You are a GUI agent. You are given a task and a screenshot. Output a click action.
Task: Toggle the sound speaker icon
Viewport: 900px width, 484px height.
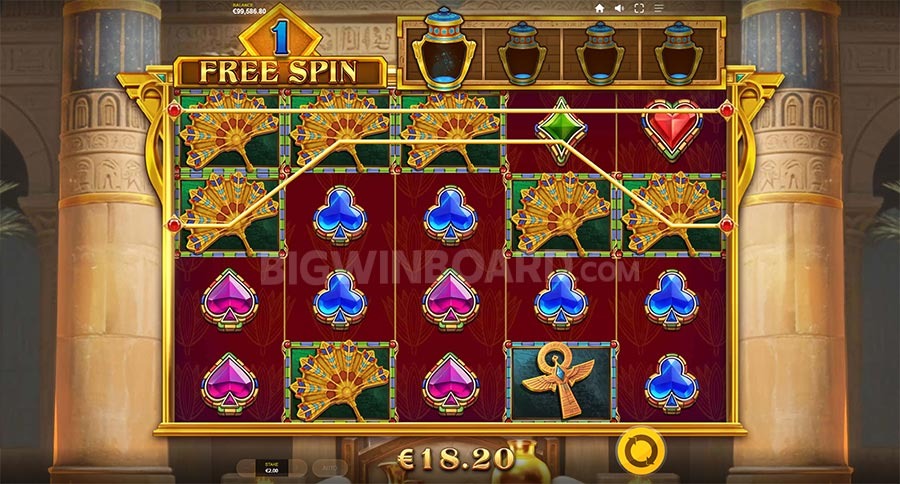point(619,8)
